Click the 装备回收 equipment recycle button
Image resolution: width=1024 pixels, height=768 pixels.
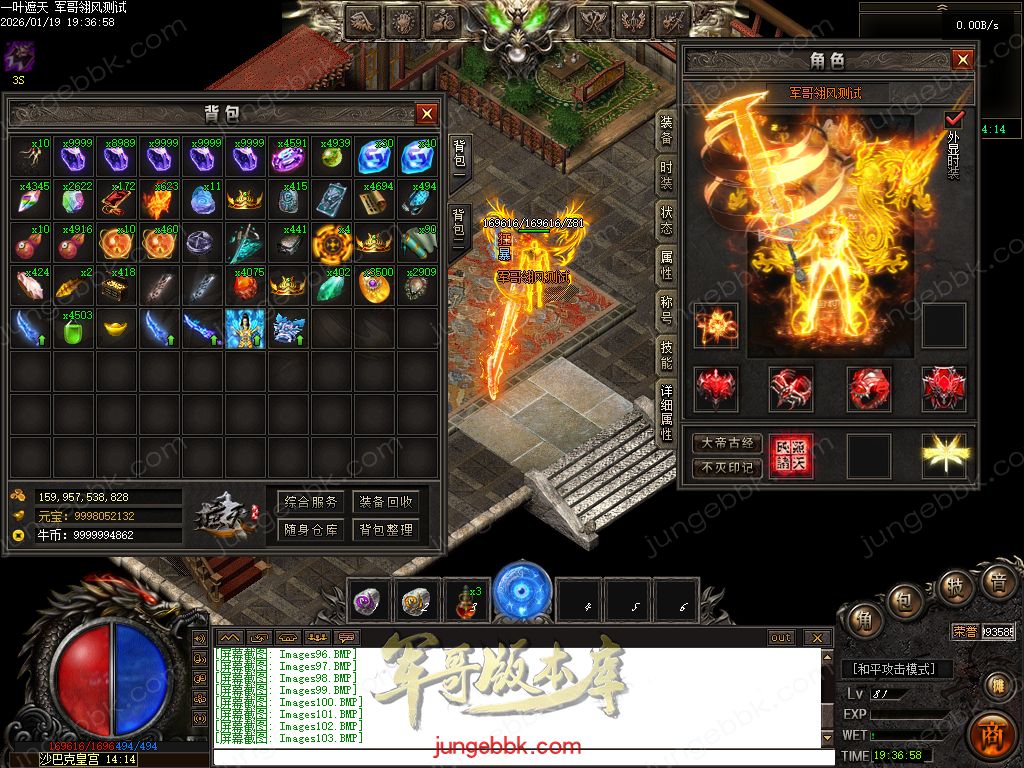pyautogui.click(x=385, y=502)
